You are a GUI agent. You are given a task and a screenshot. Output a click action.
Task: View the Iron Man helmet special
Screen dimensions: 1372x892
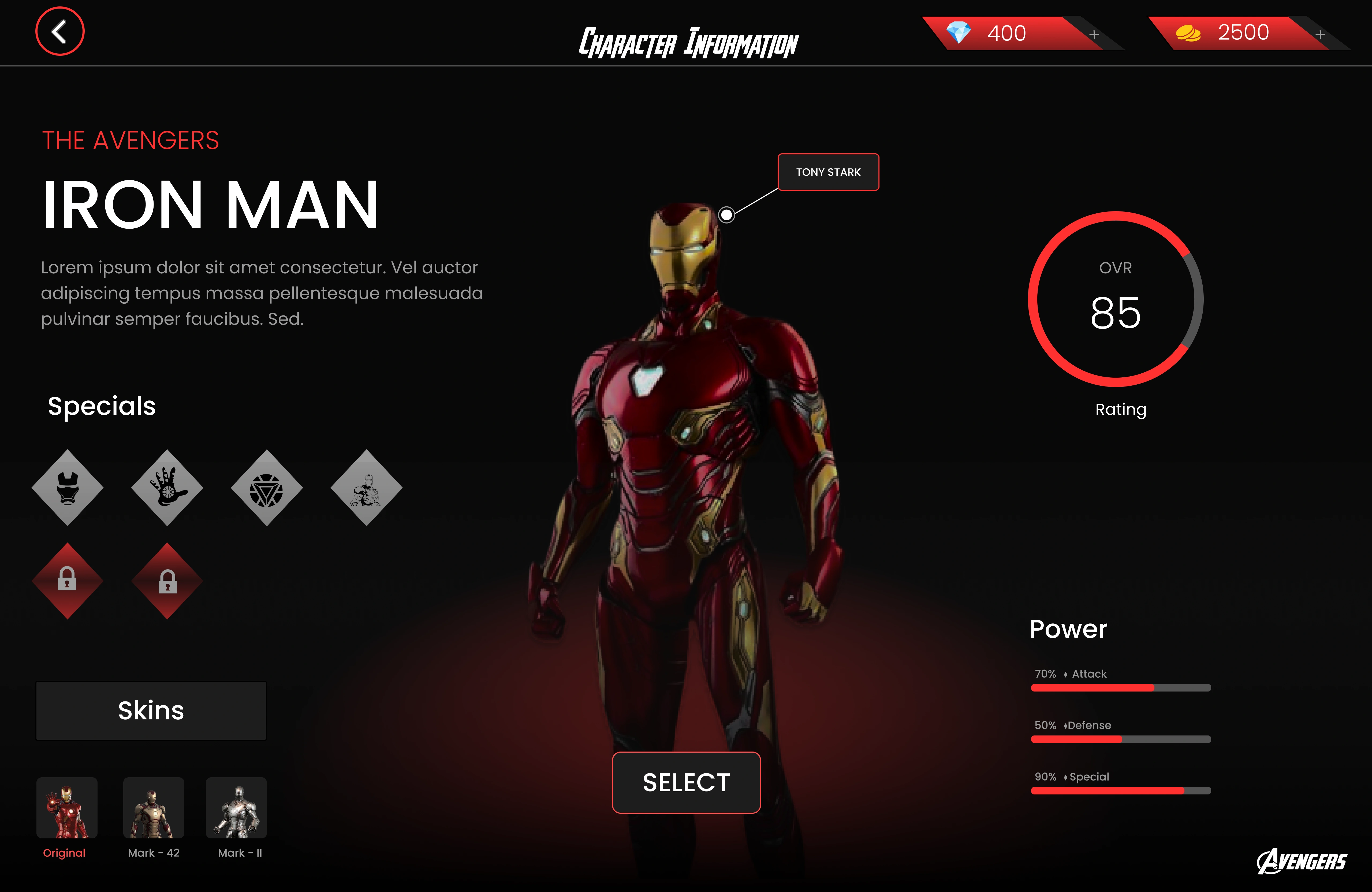[x=68, y=488]
